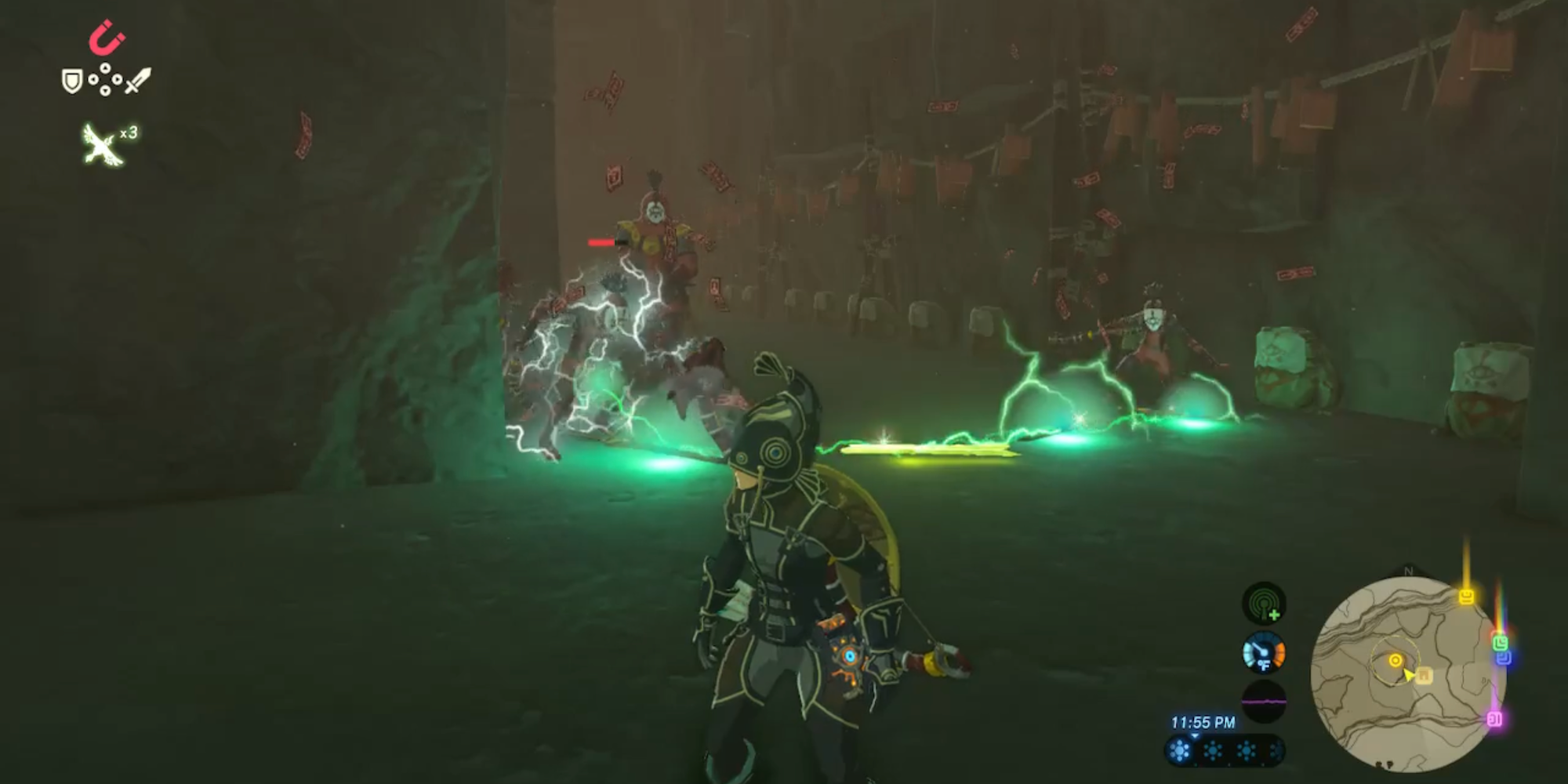This screenshot has width=1568, height=784.
Task: Click the red enemy health bar
Action: [x=600, y=243]
